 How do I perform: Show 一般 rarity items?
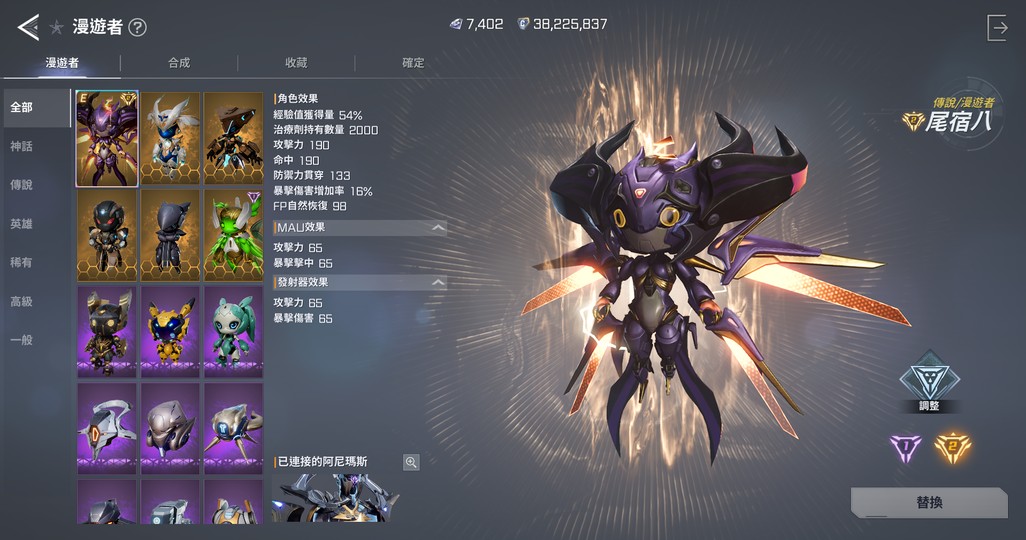click(22, 340)
